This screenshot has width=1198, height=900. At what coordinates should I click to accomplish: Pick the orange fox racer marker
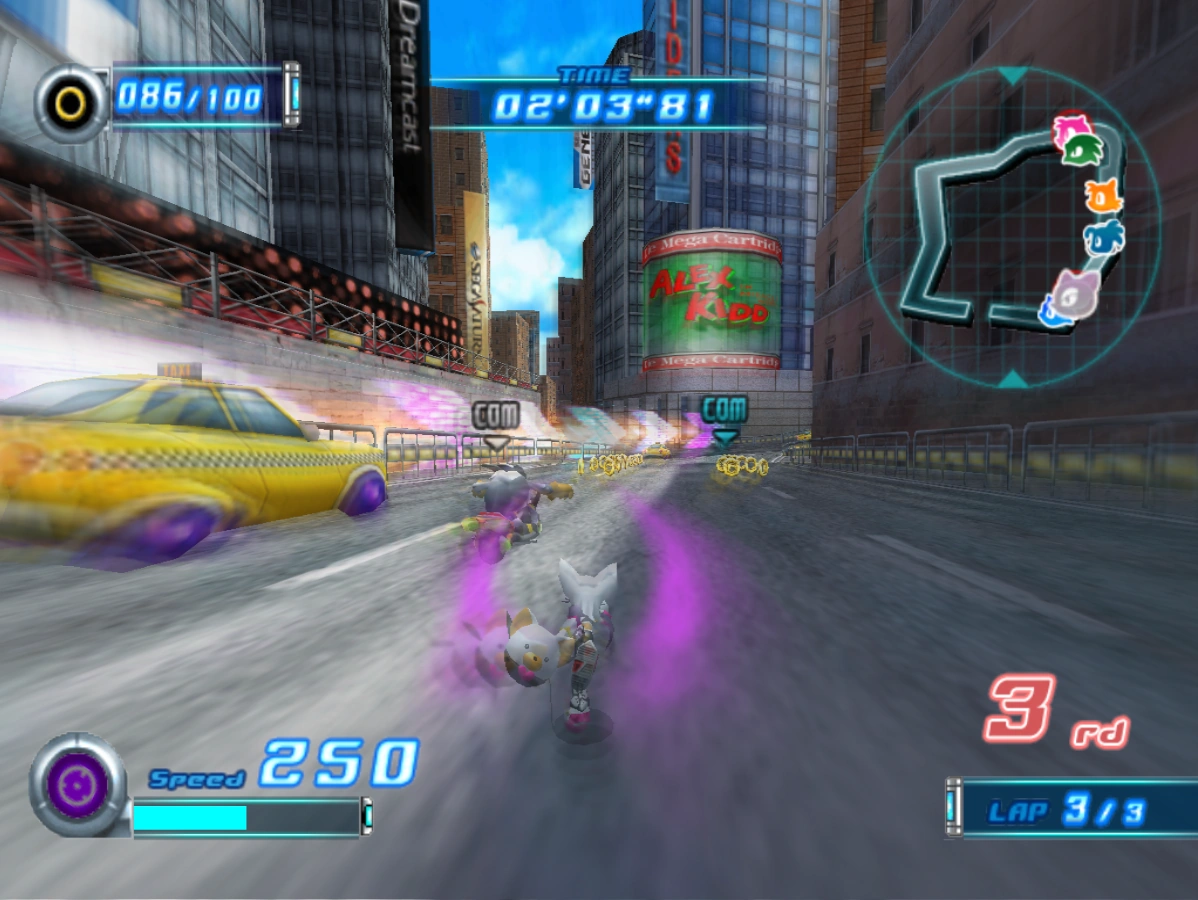pyautogui.click(x=1103, y=196)
